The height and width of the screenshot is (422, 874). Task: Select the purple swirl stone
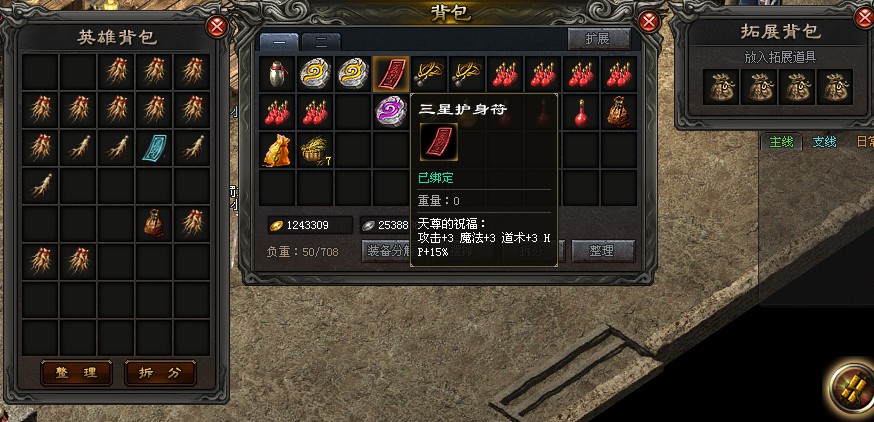(390, 111)
